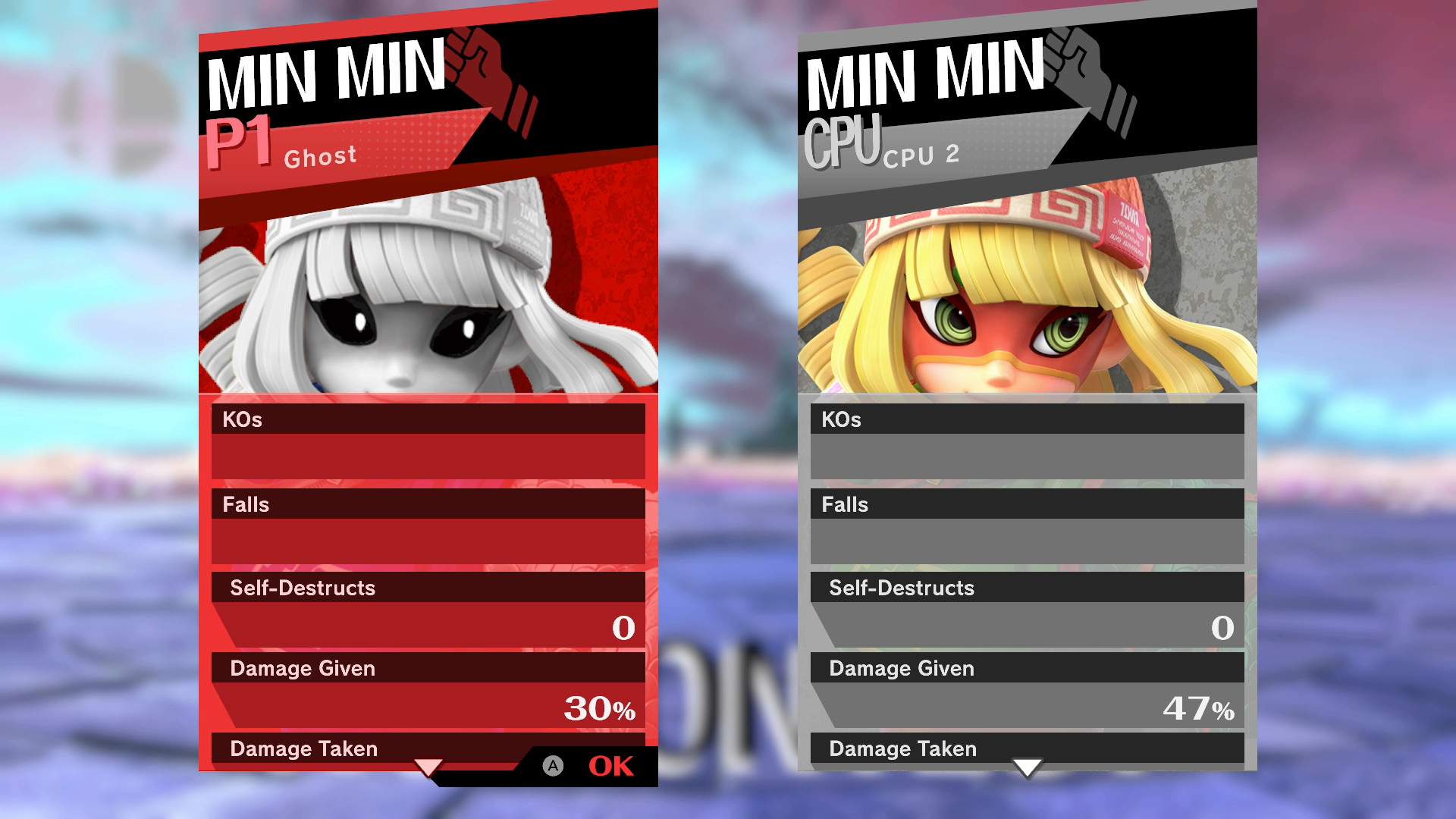Click the A button prompt next to OK
Viewport: 1456px width, 819px height.
point(552,766)
